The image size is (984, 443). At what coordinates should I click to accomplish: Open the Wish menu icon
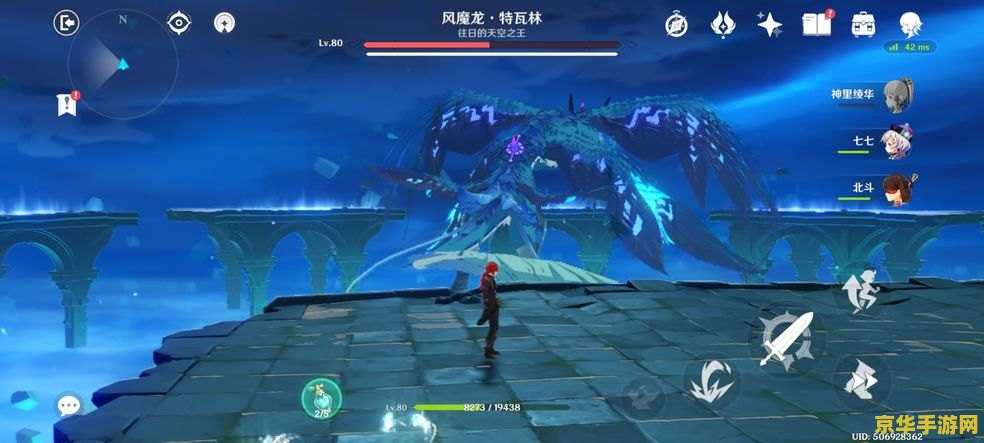(723, 24)
